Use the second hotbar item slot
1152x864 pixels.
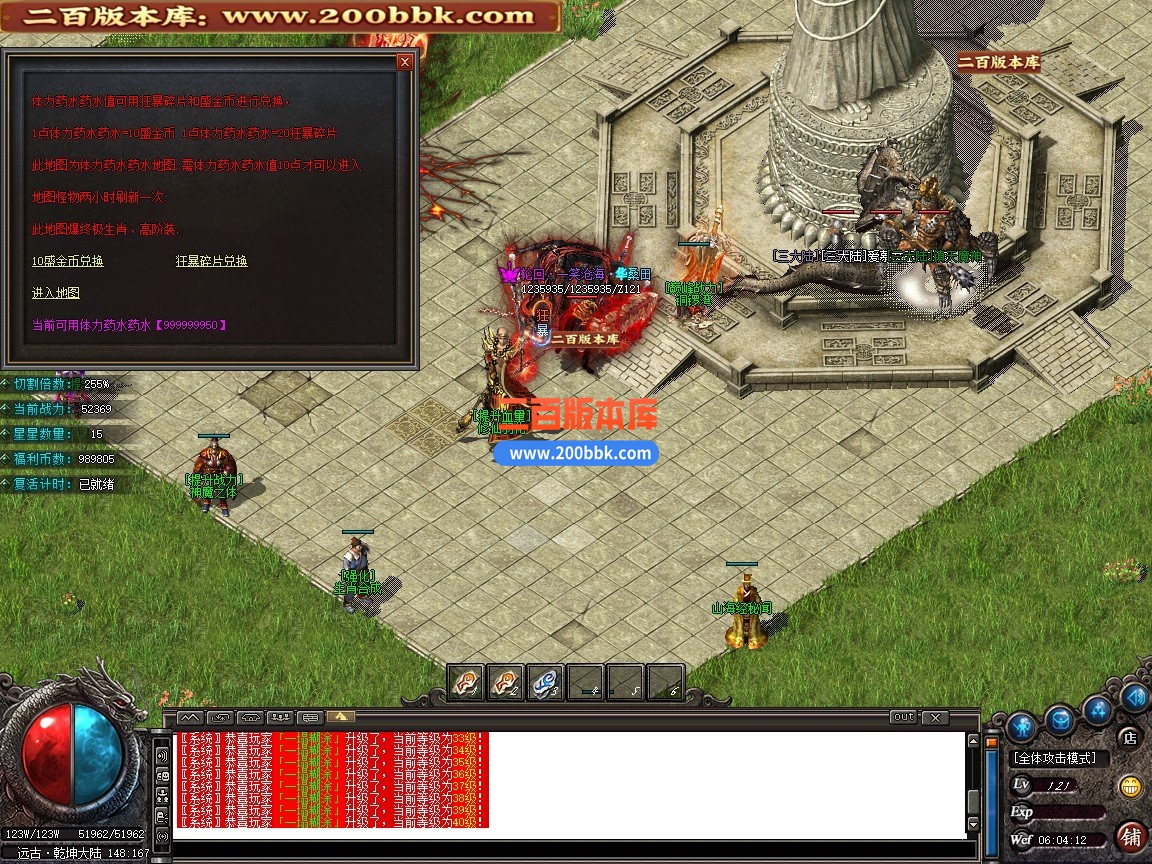pyautogui.click(x=506, y=682)
